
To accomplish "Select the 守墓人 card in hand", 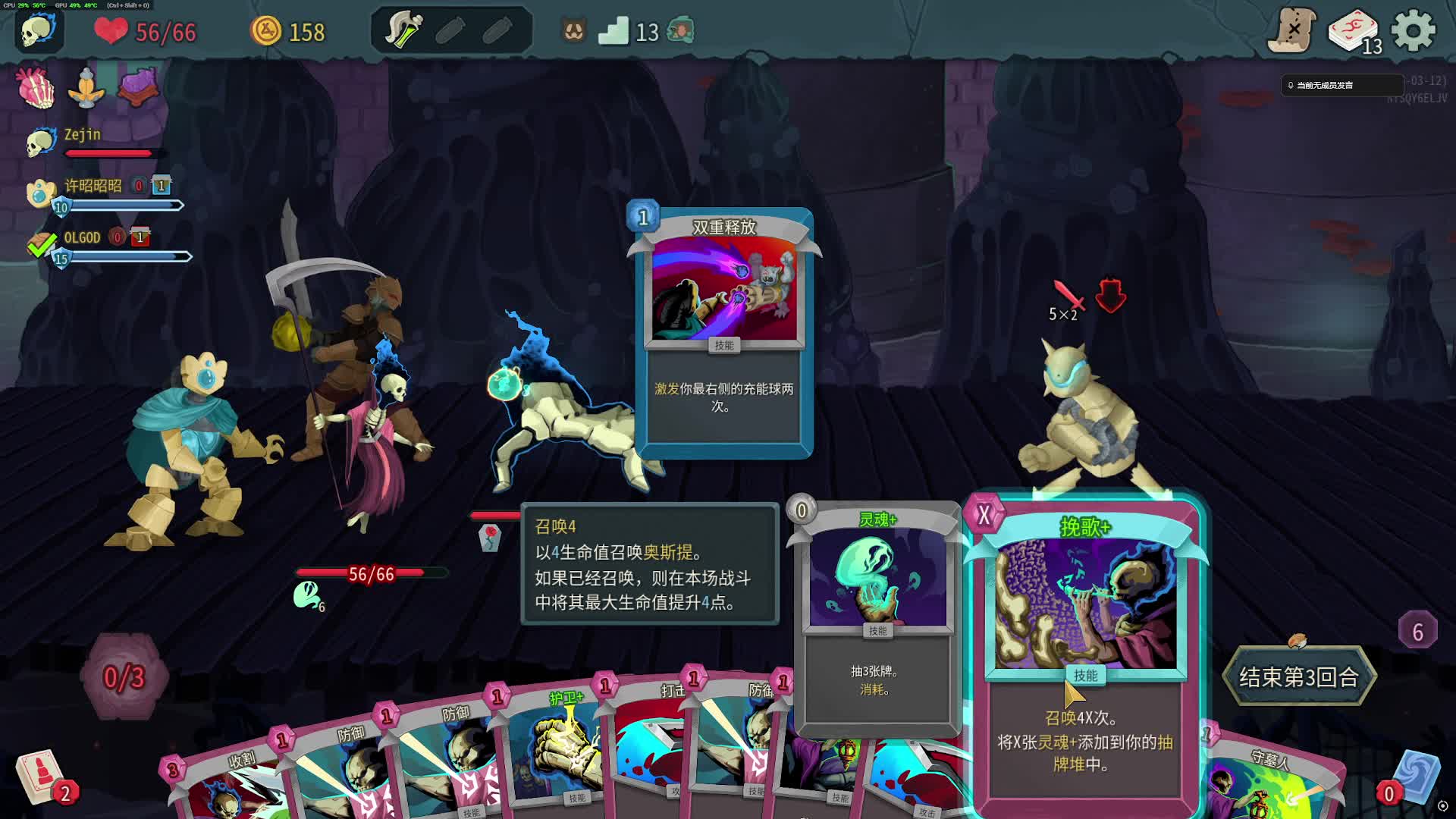I will [x=1266, y=781].
